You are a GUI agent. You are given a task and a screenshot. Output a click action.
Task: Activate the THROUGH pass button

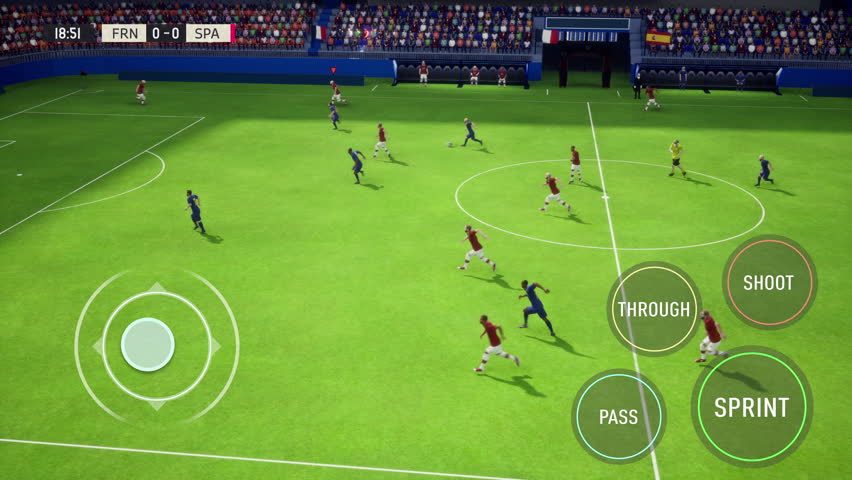pyautogui.click(x=654, y=309)
